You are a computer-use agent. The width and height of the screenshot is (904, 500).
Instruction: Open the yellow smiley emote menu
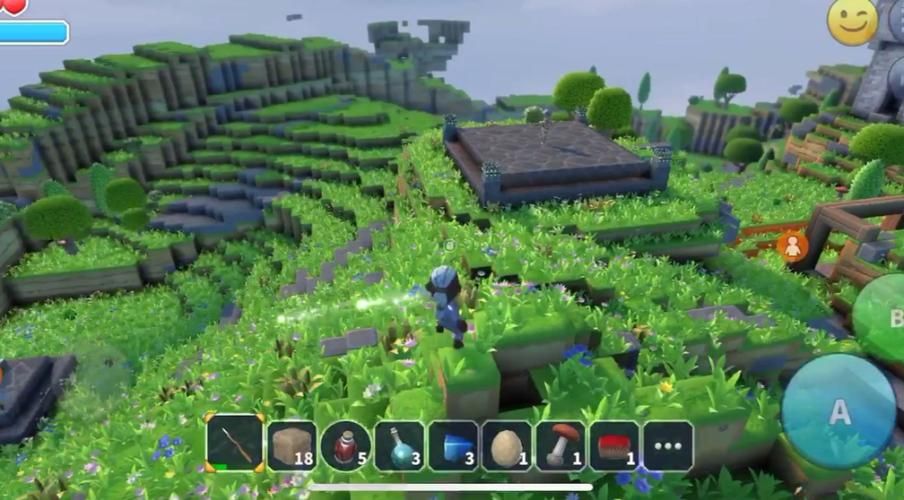[x=852, y=22]
